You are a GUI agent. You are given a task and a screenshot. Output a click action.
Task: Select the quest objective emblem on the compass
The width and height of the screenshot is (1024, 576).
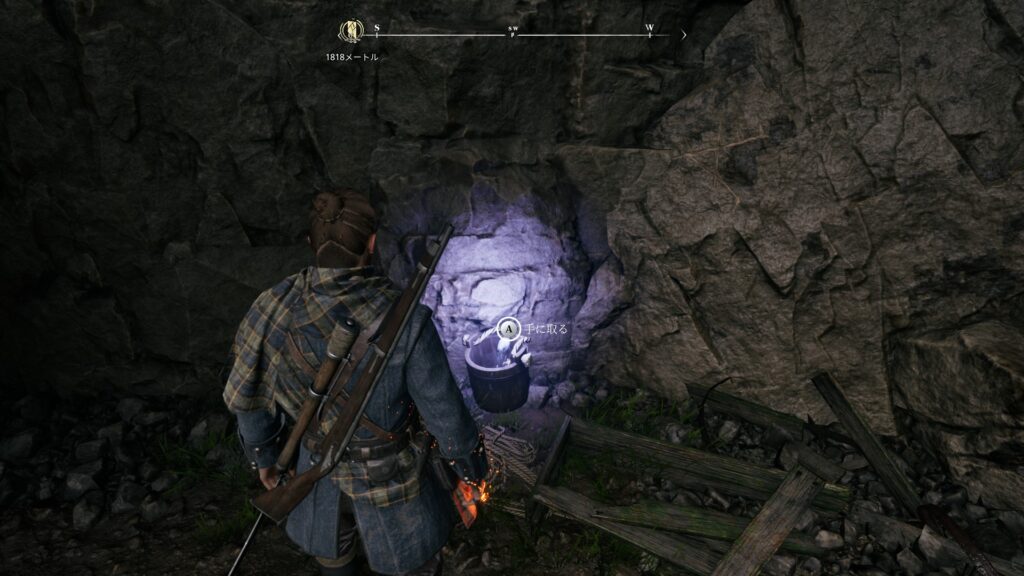click(351, 32)
